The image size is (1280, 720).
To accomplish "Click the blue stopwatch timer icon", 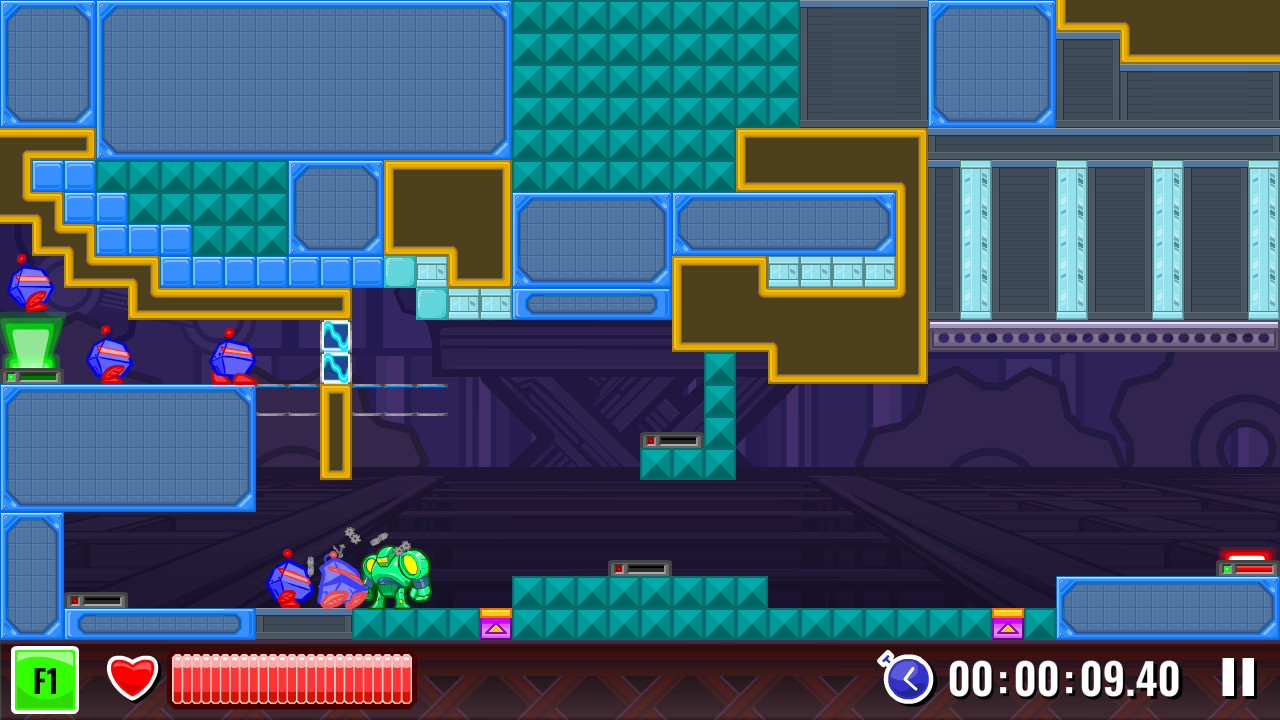I will (909, 678).
